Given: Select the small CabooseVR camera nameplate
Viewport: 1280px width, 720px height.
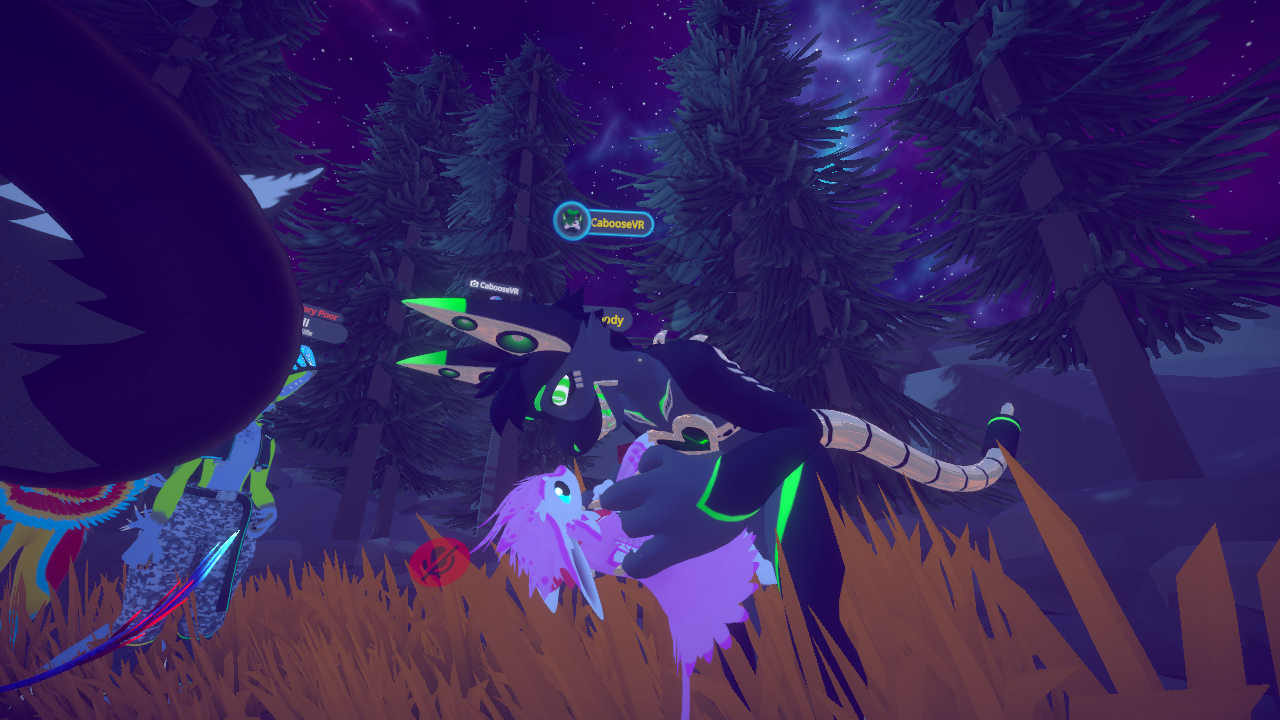Looking at the screenshot, I should pos(495,287).
